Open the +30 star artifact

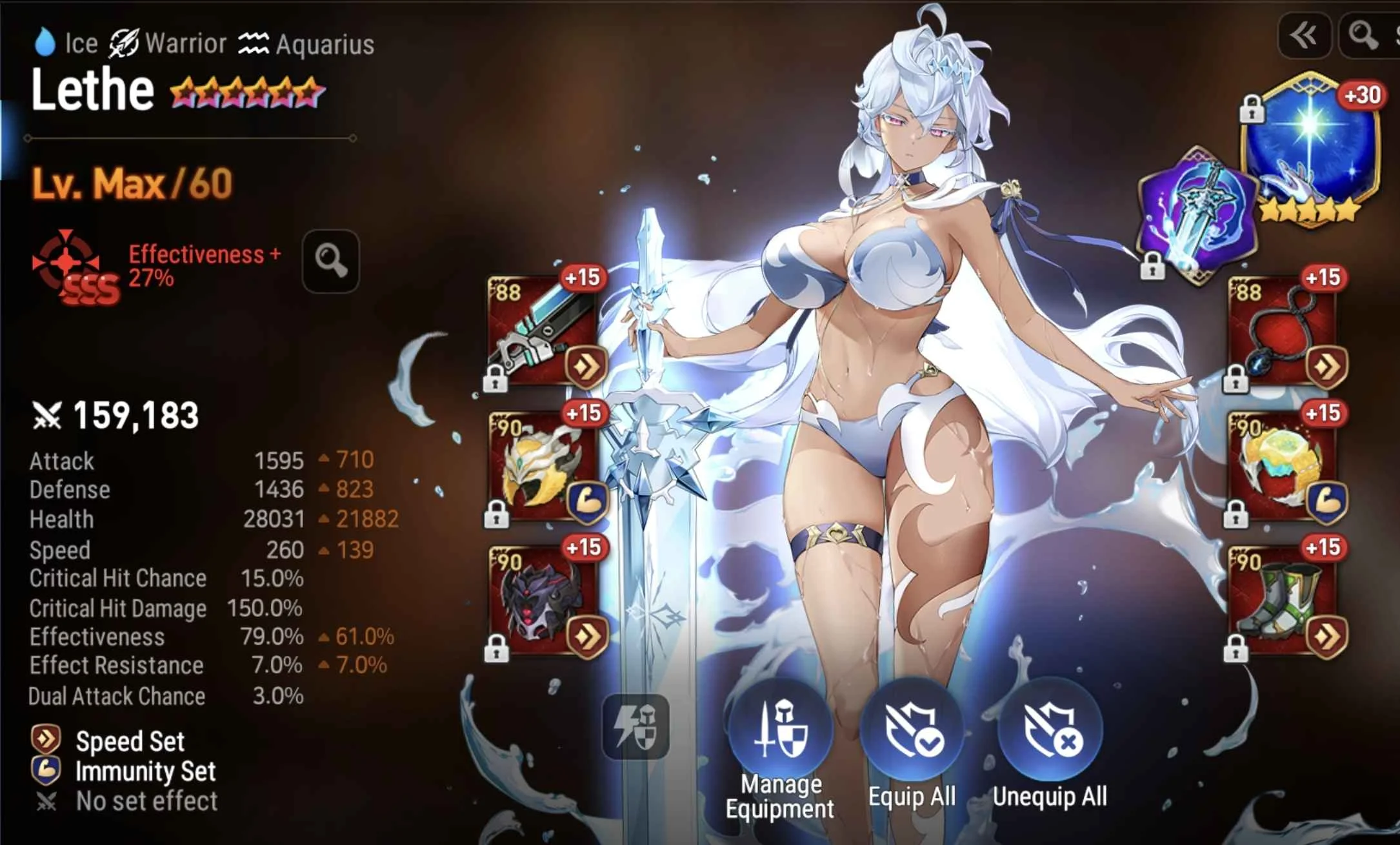1311,150
